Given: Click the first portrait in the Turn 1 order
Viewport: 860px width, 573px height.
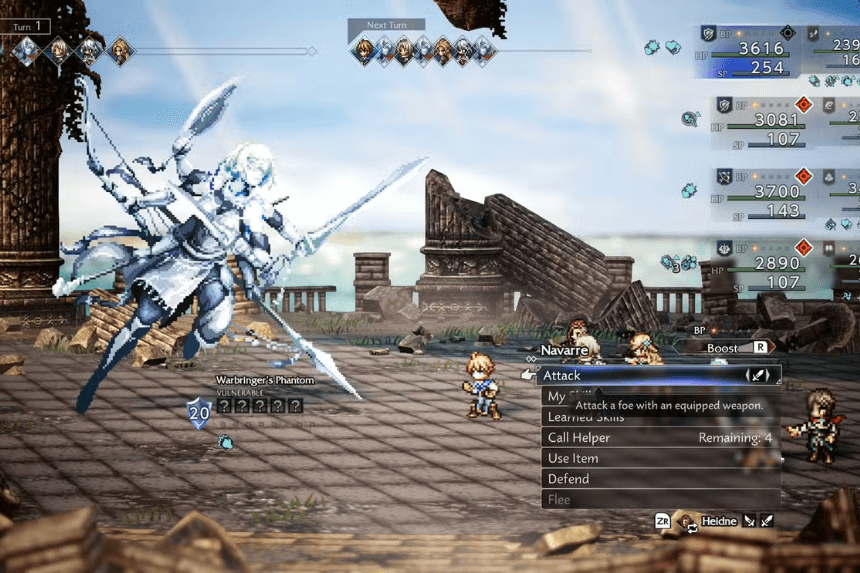Looking at the screenshot, I should (25, 50).
